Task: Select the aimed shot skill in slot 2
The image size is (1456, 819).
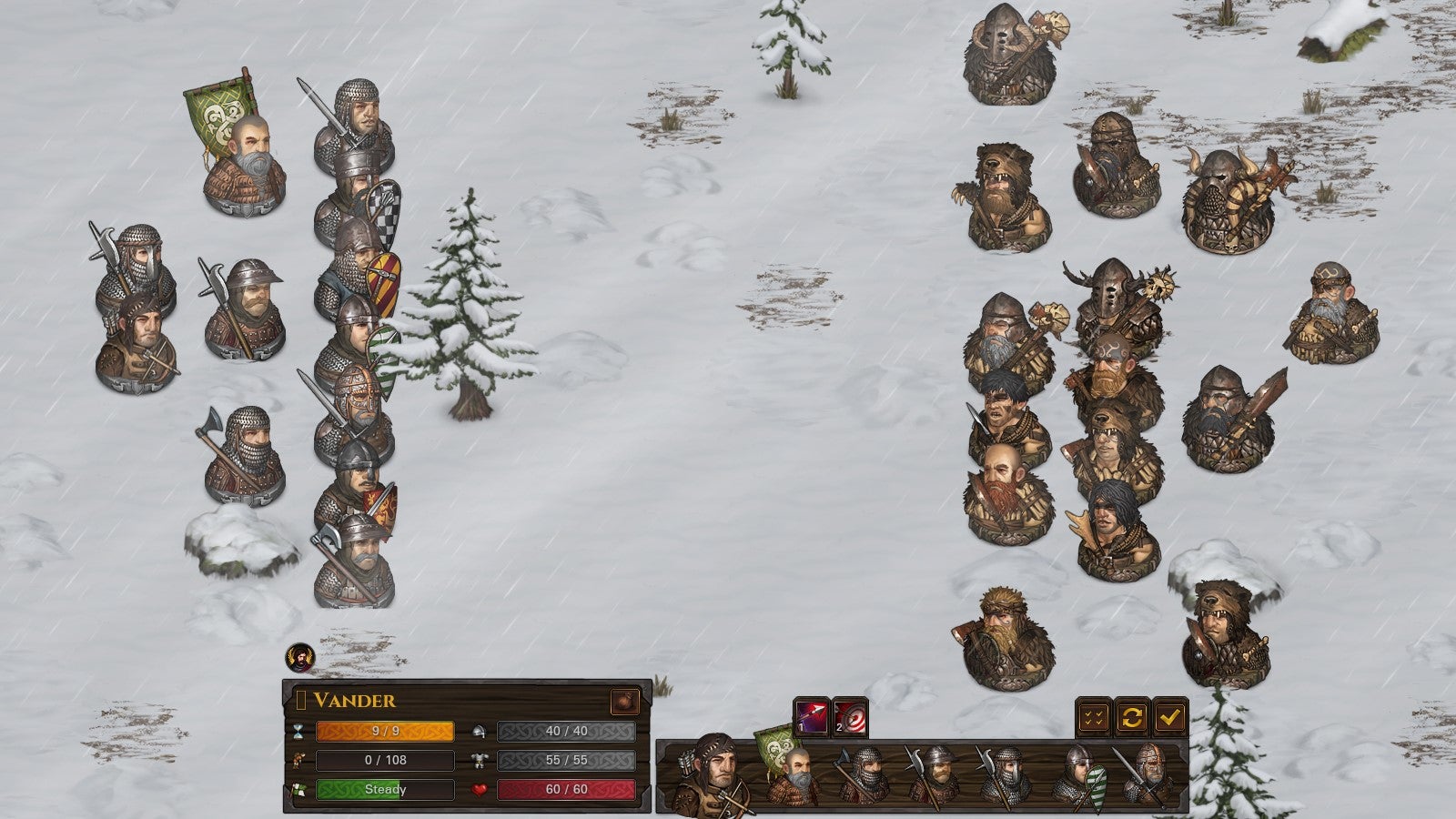Action: 849,718
